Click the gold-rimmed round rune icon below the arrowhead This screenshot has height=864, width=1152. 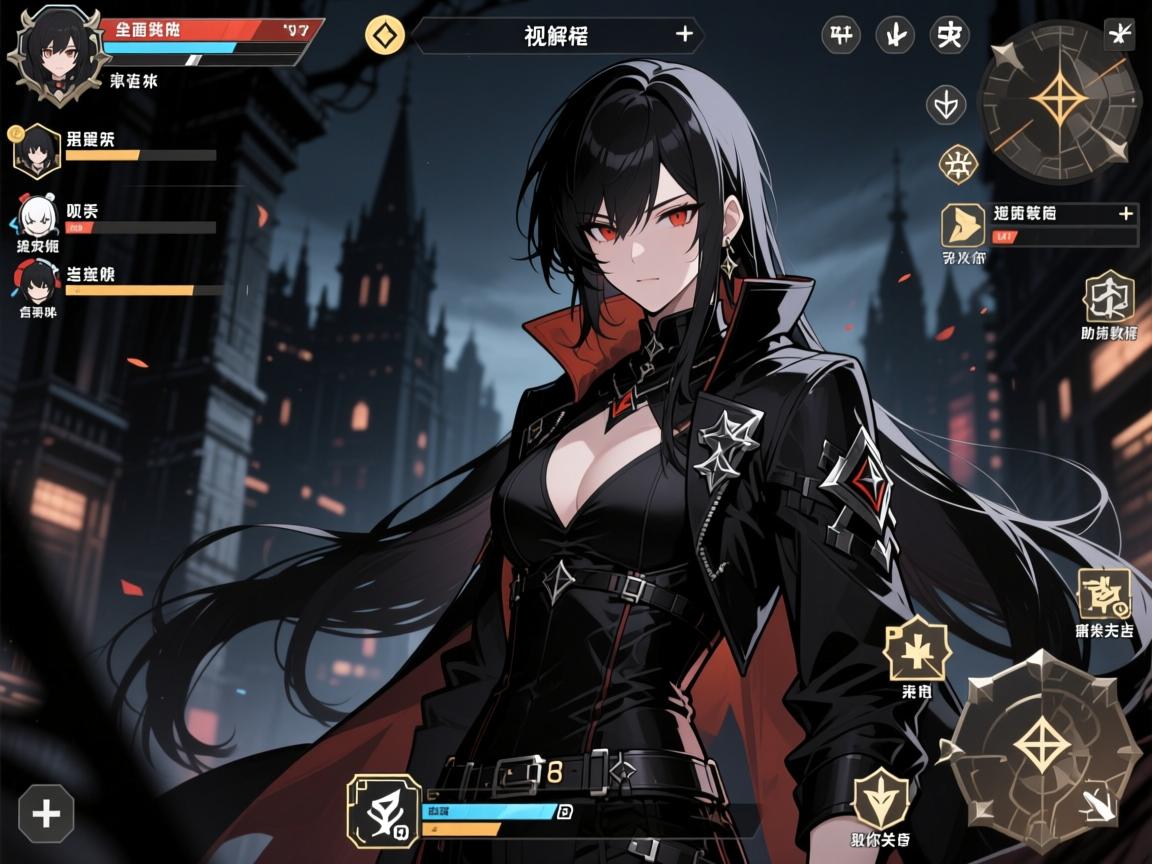click(x=957, y=165)
